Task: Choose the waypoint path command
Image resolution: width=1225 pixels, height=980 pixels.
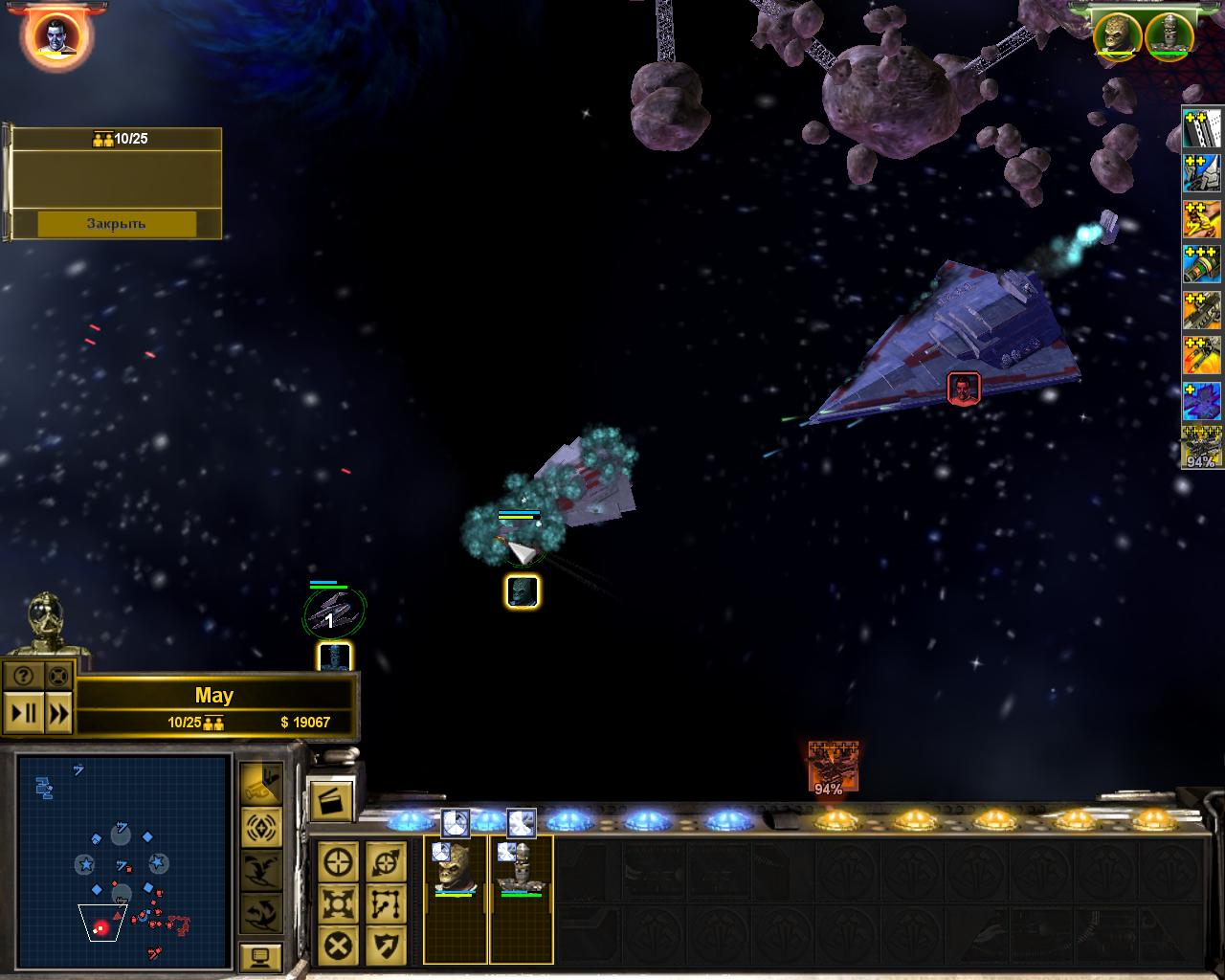Action: [x=386, y=903]
